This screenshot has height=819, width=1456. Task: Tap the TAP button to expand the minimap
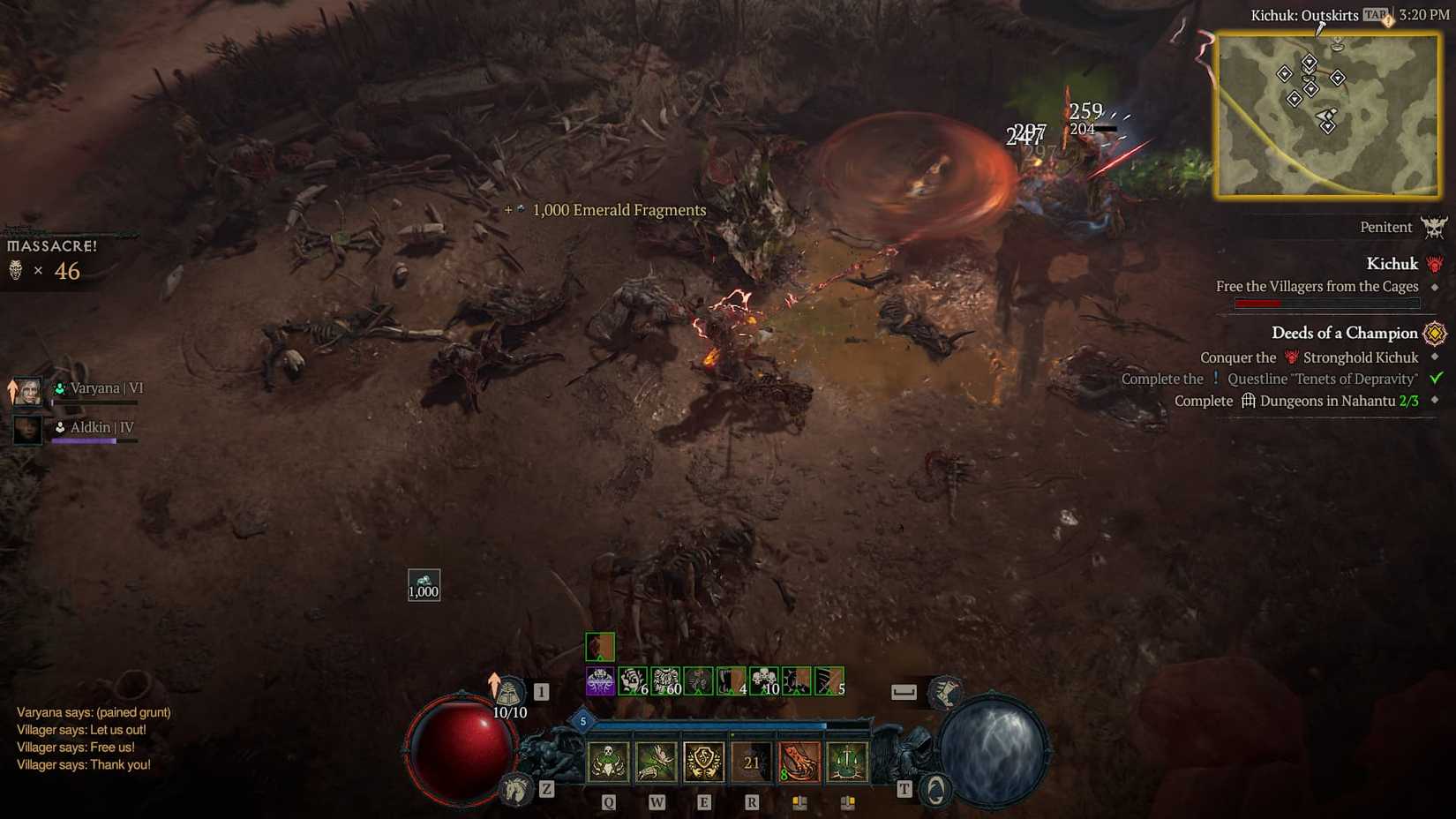pyautogui.click(x=1373, y=14)
